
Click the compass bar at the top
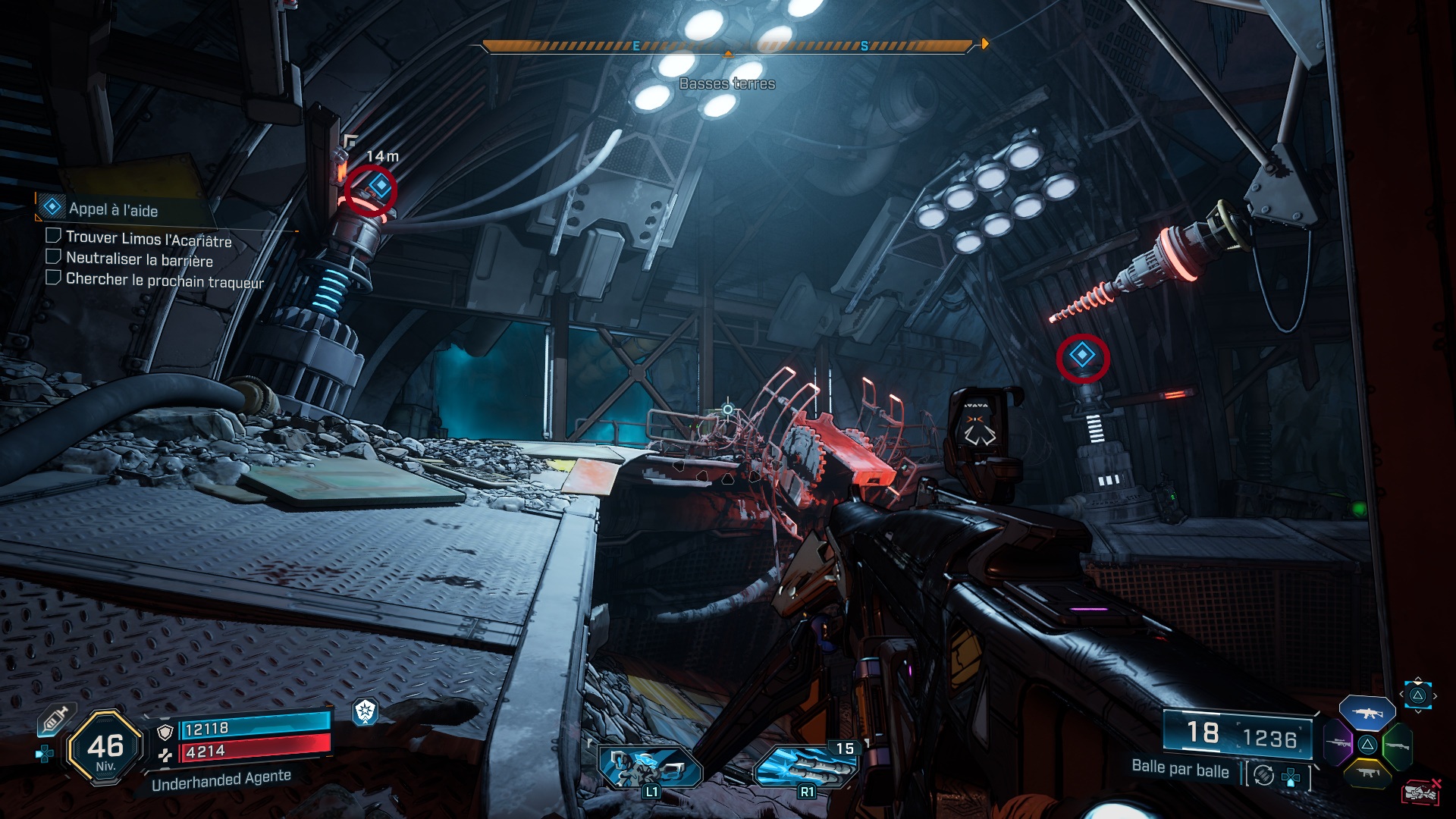click(x=728, y=46)
